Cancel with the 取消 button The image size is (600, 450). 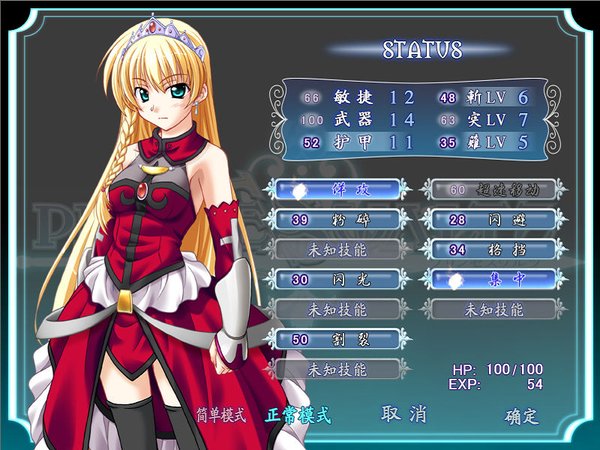pos(404,414)
